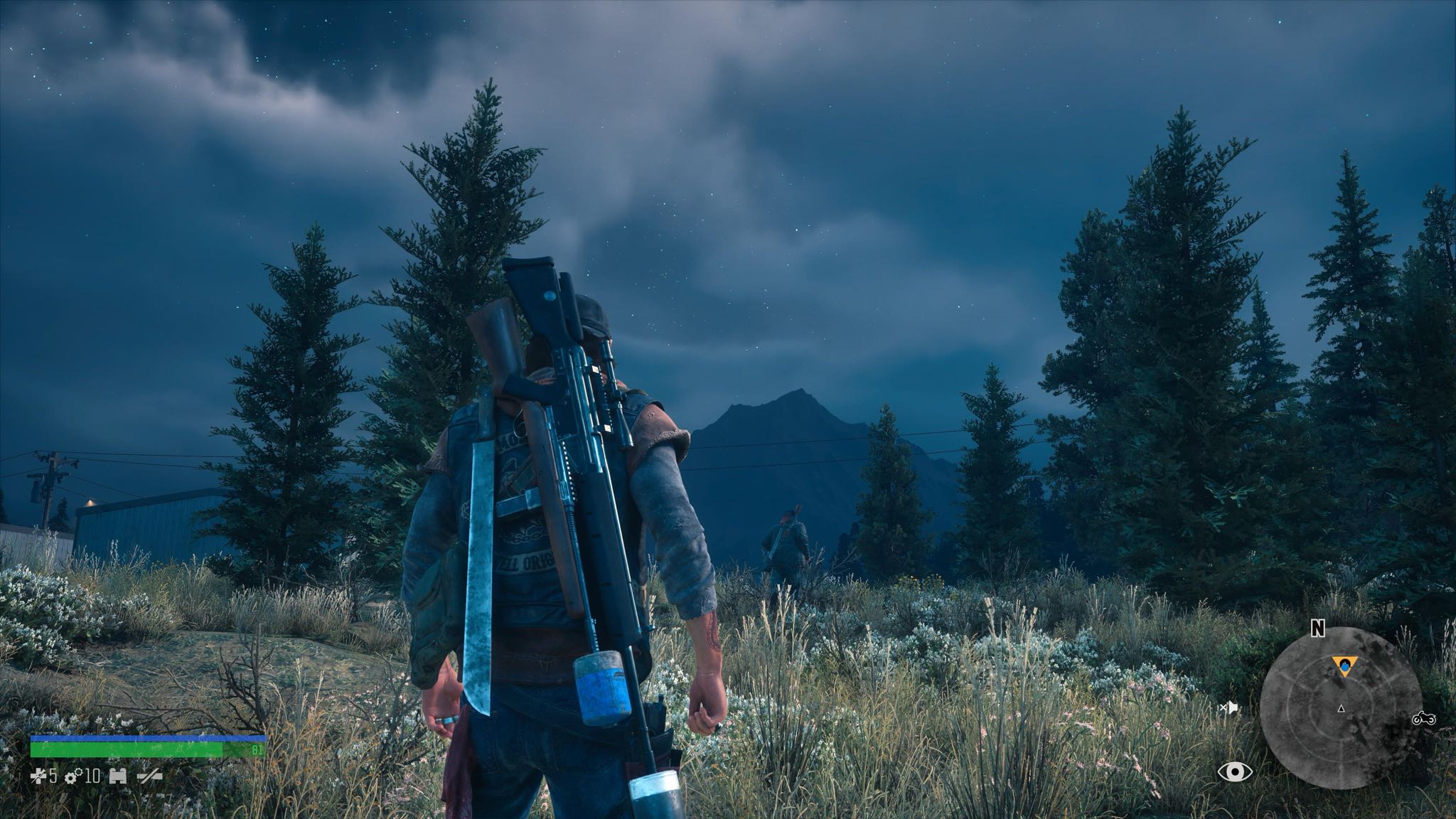
Task: Click the eye visibility indicator icon
Action: (1235, 771)
